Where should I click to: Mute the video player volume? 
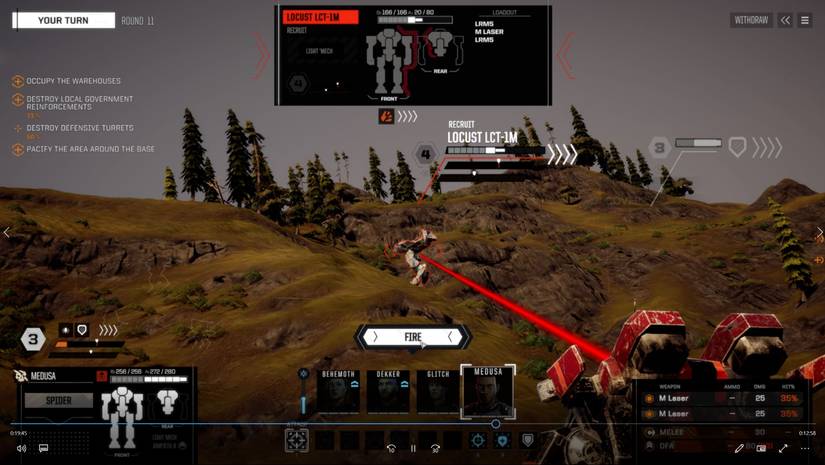(21, 448)
